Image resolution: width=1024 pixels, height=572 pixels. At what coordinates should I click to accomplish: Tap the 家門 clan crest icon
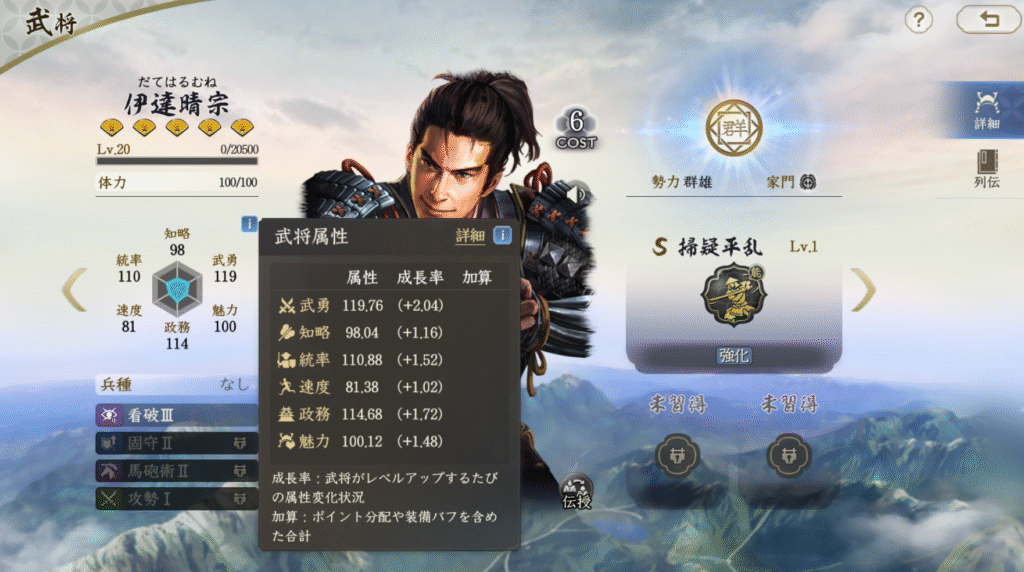(x=808, y=182)
